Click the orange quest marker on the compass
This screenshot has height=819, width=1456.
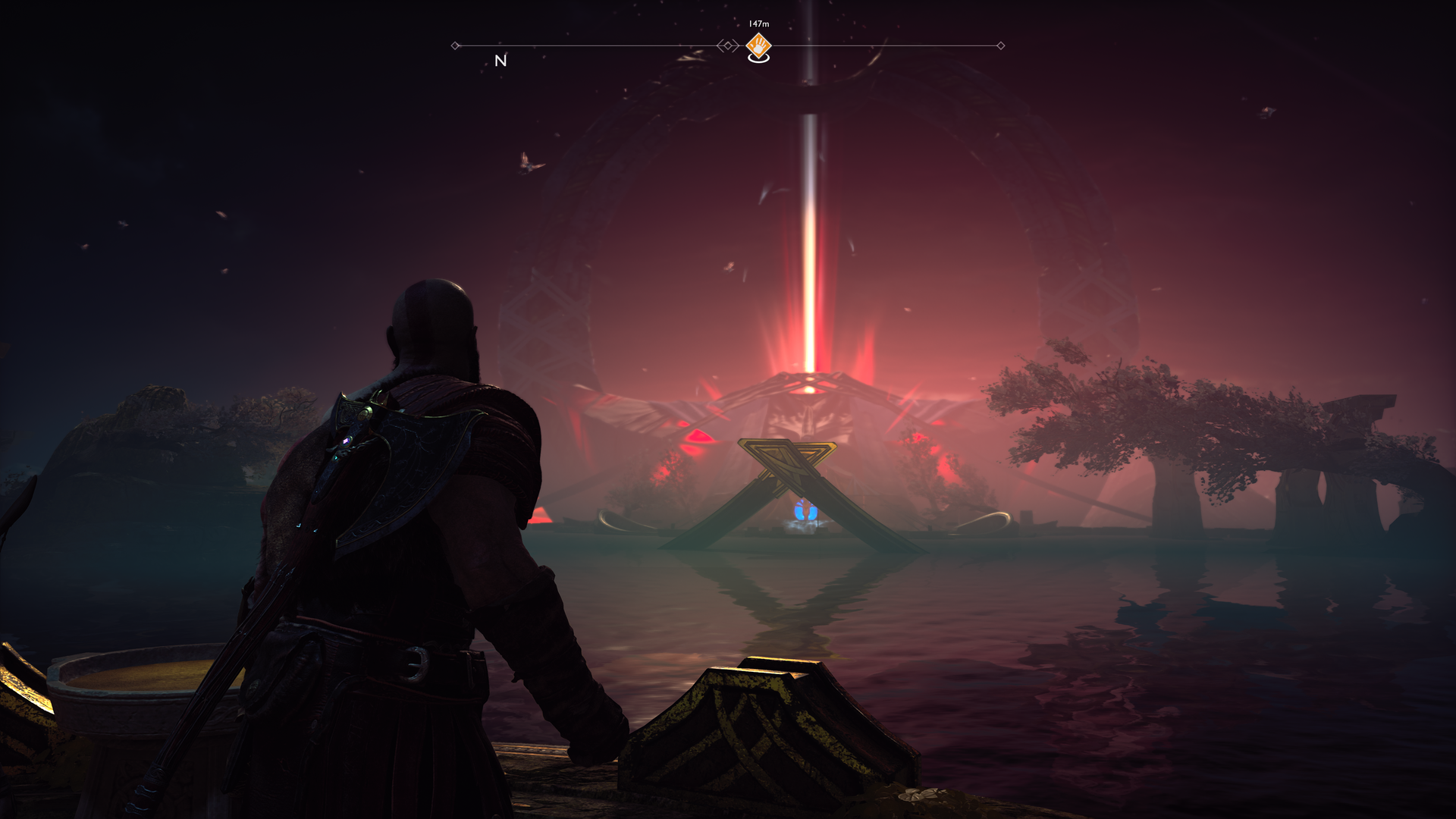[758, 47]
